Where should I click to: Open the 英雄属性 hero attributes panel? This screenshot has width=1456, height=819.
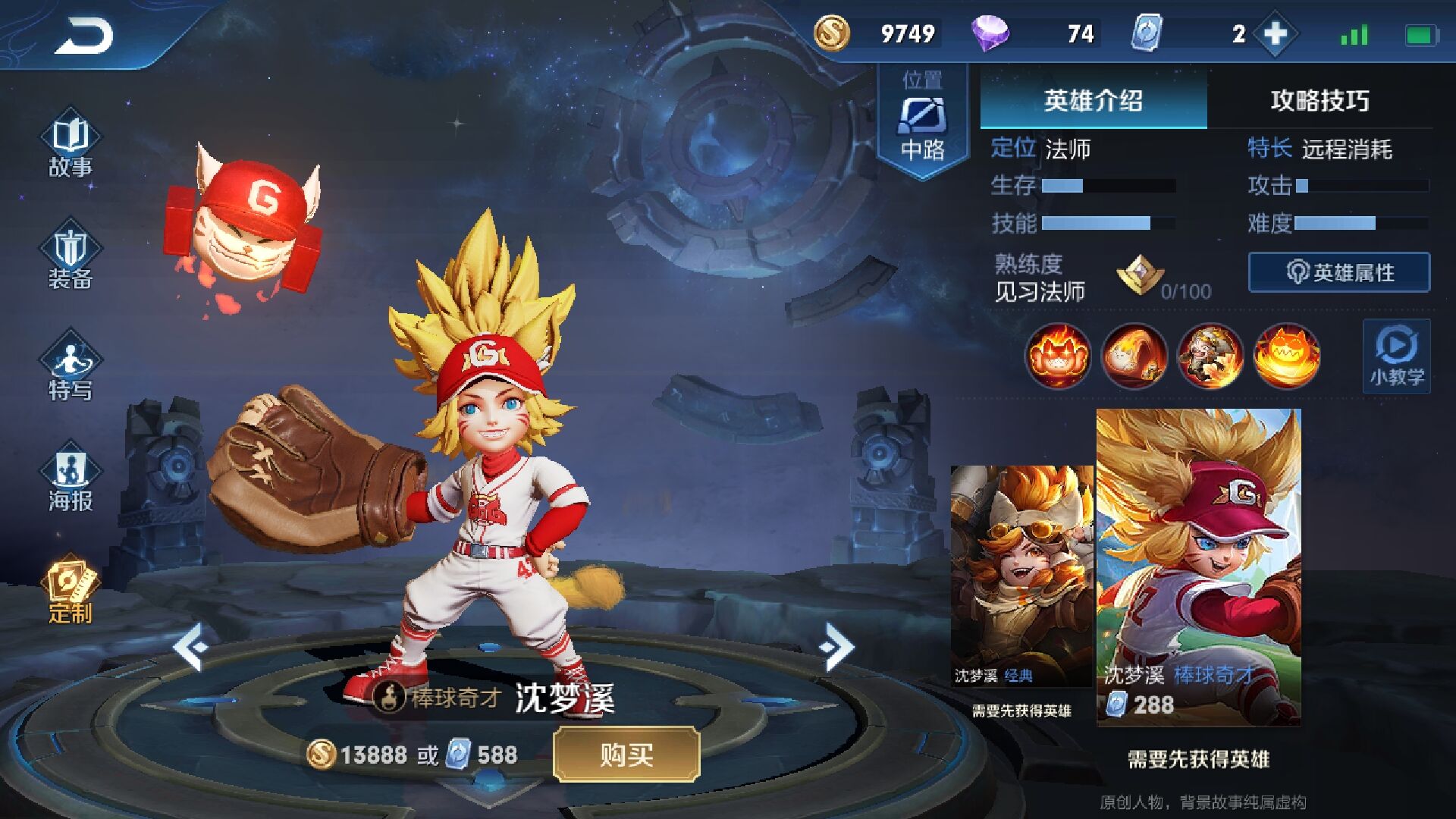point(1339,272)
